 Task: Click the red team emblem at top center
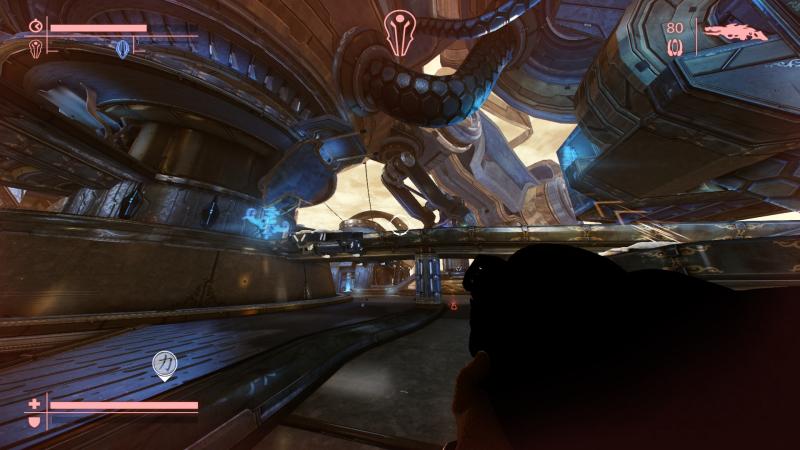(399, 31)
